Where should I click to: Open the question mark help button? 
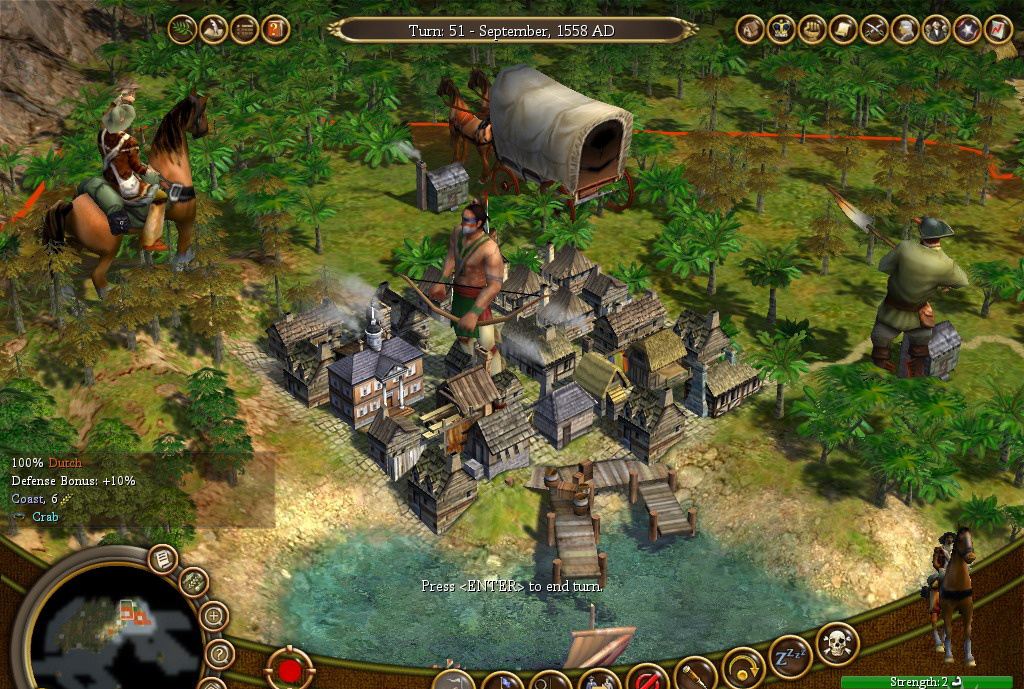point(219,655)
